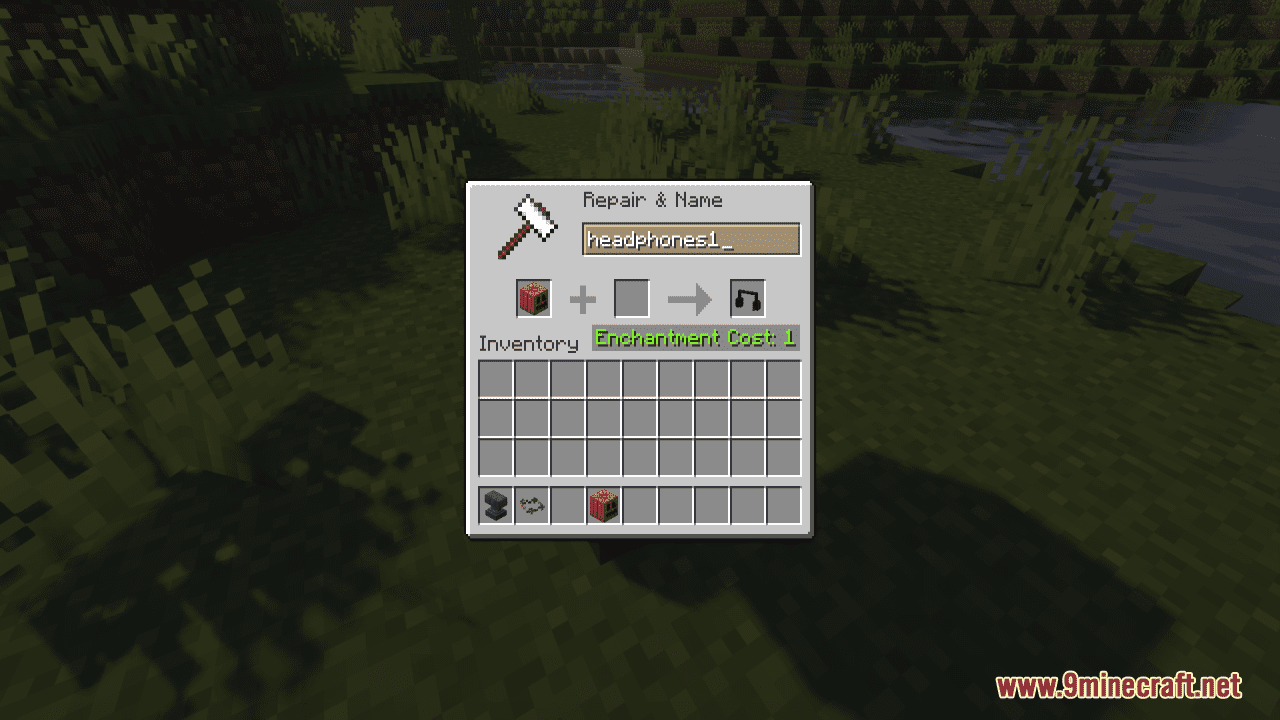1280x720 pixels.
Task: Click the Repair & Name title
Action: [652, 200]
